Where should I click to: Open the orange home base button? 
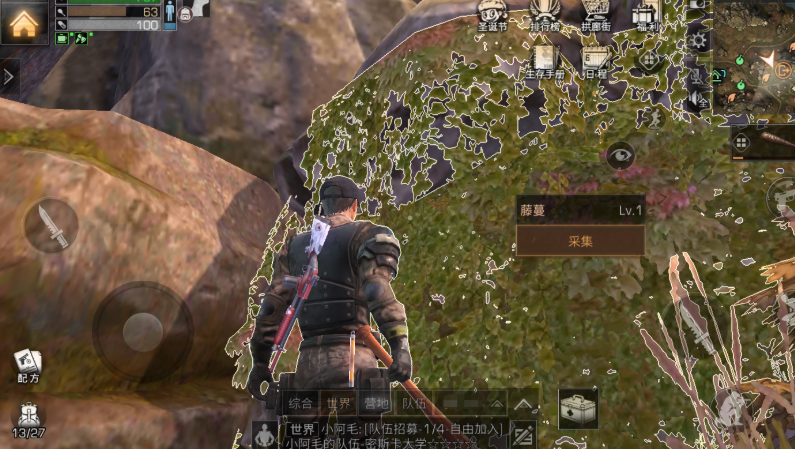coord(24,22)
